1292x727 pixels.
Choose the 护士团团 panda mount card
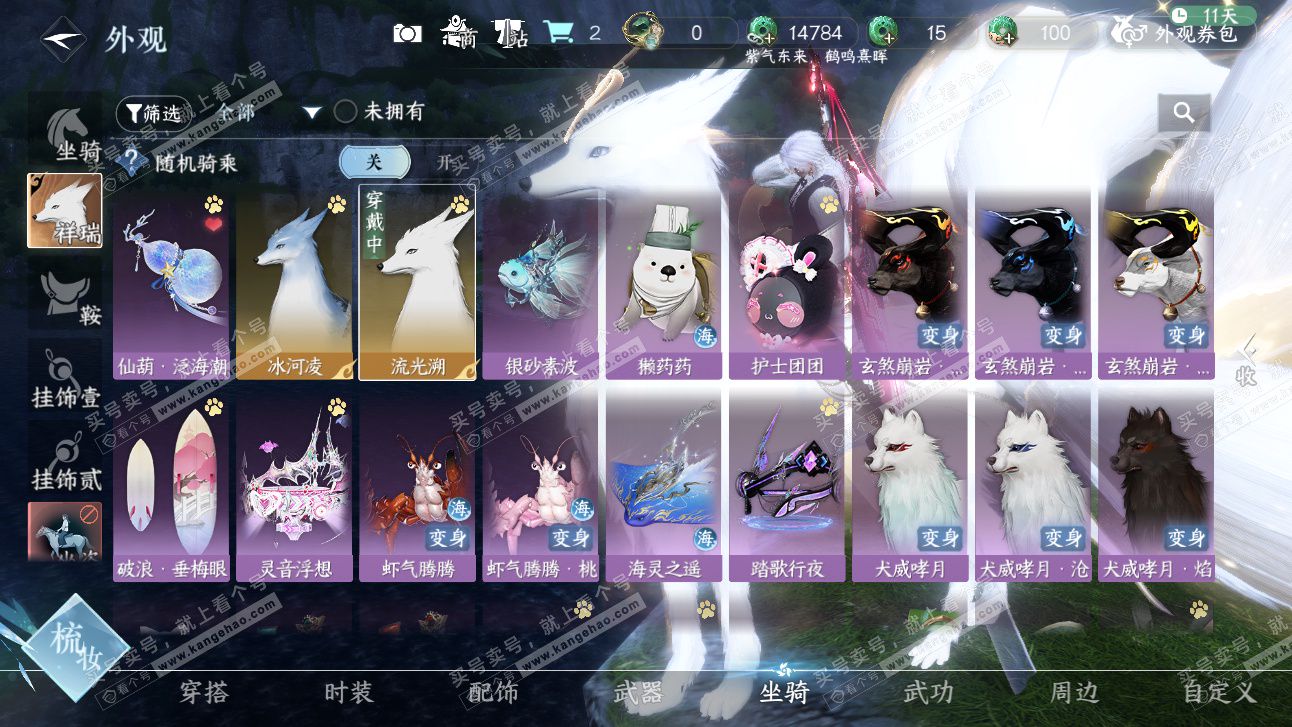point(786,283)
